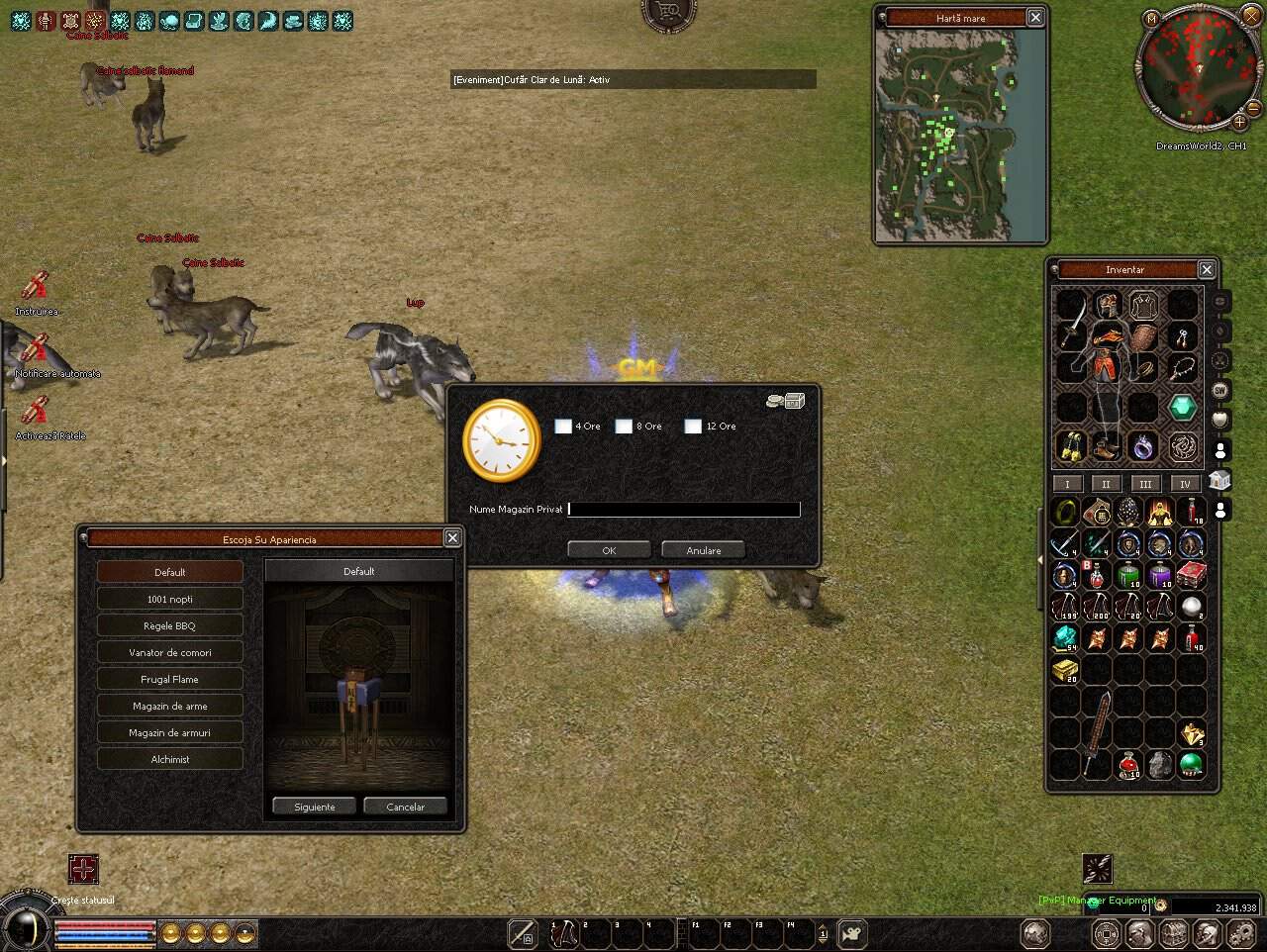This screenshot has height=952, width=1267.
Task: Cancel shop creation with Anulare
Action: pos(704,550)
